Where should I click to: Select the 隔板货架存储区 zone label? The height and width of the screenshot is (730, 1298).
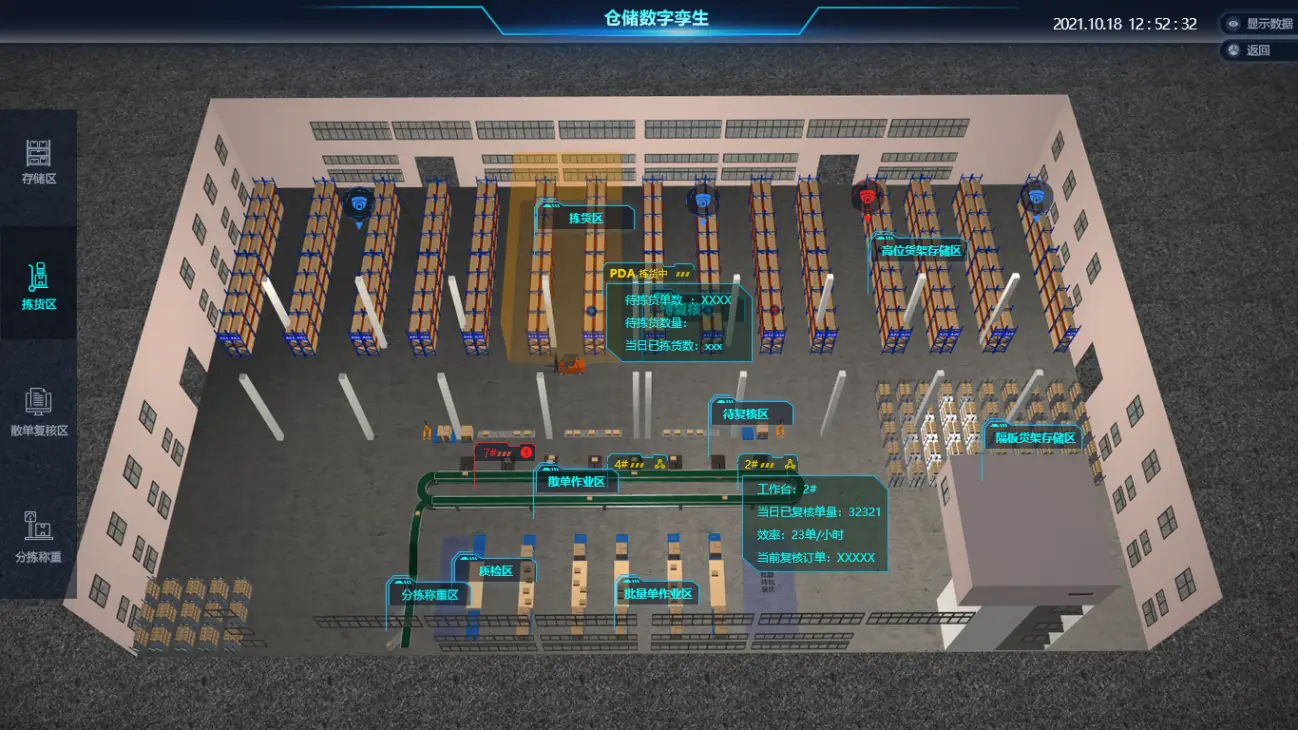pyautogui.click(x=1034, y=438)
